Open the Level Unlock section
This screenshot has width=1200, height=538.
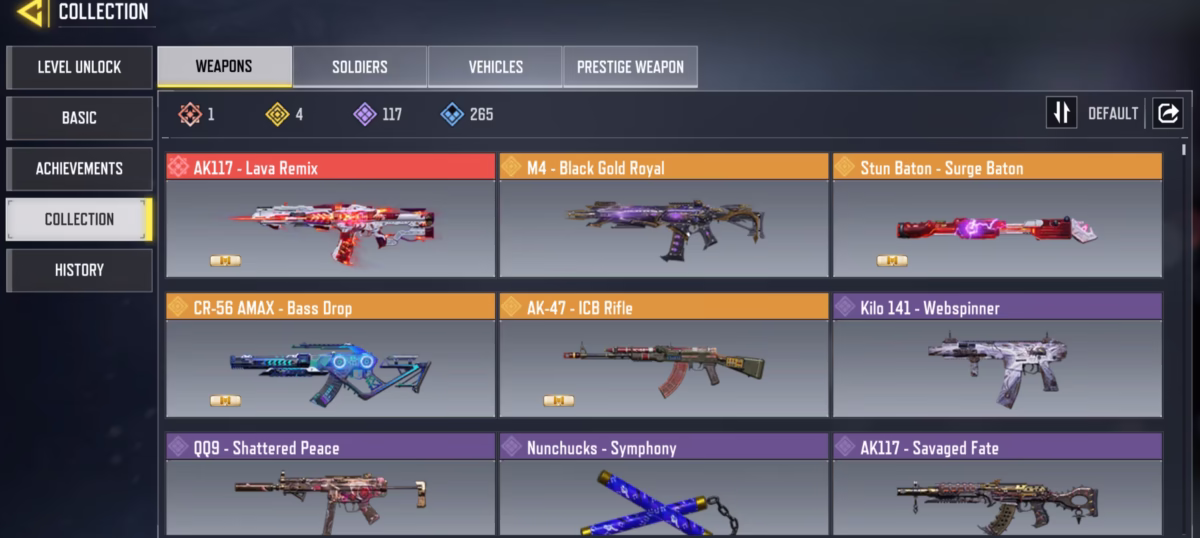click(x=79, y=67)
